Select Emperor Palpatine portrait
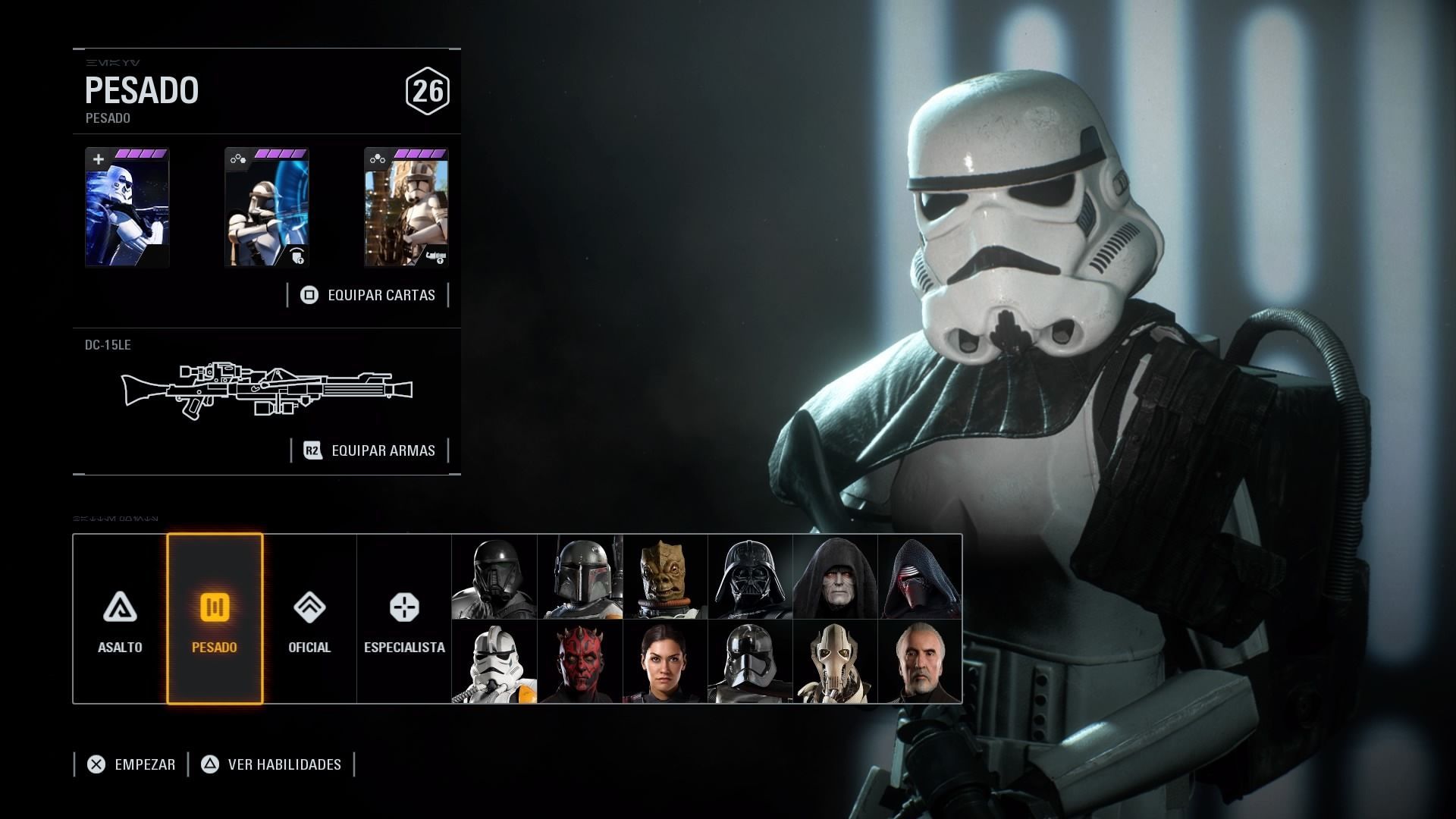Image resolution: width=1456 pixels, height=819 pixels. coord(834,577)
